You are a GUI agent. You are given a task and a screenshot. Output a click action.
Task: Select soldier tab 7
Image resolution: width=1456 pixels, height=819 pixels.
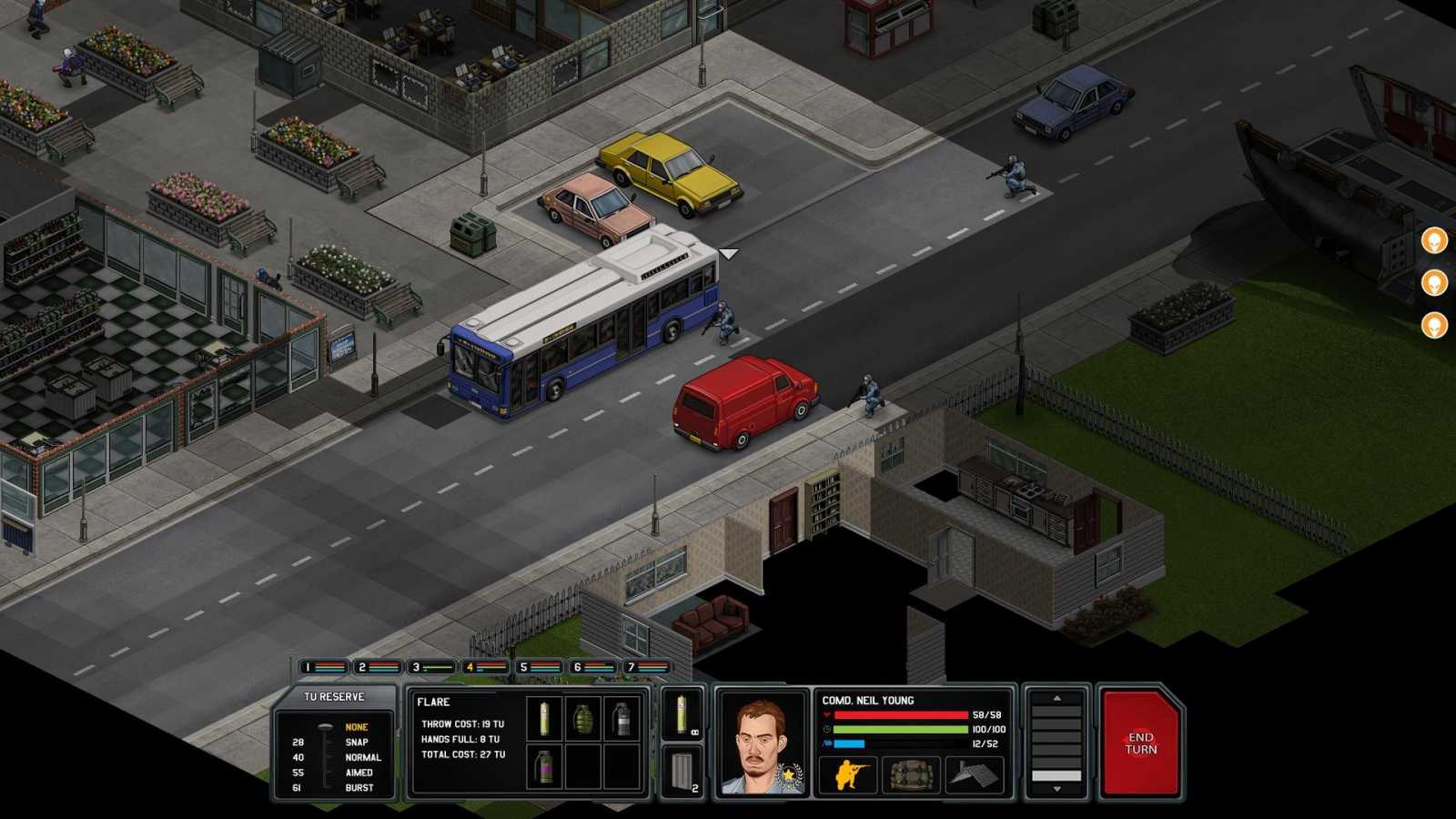[645, 667]
